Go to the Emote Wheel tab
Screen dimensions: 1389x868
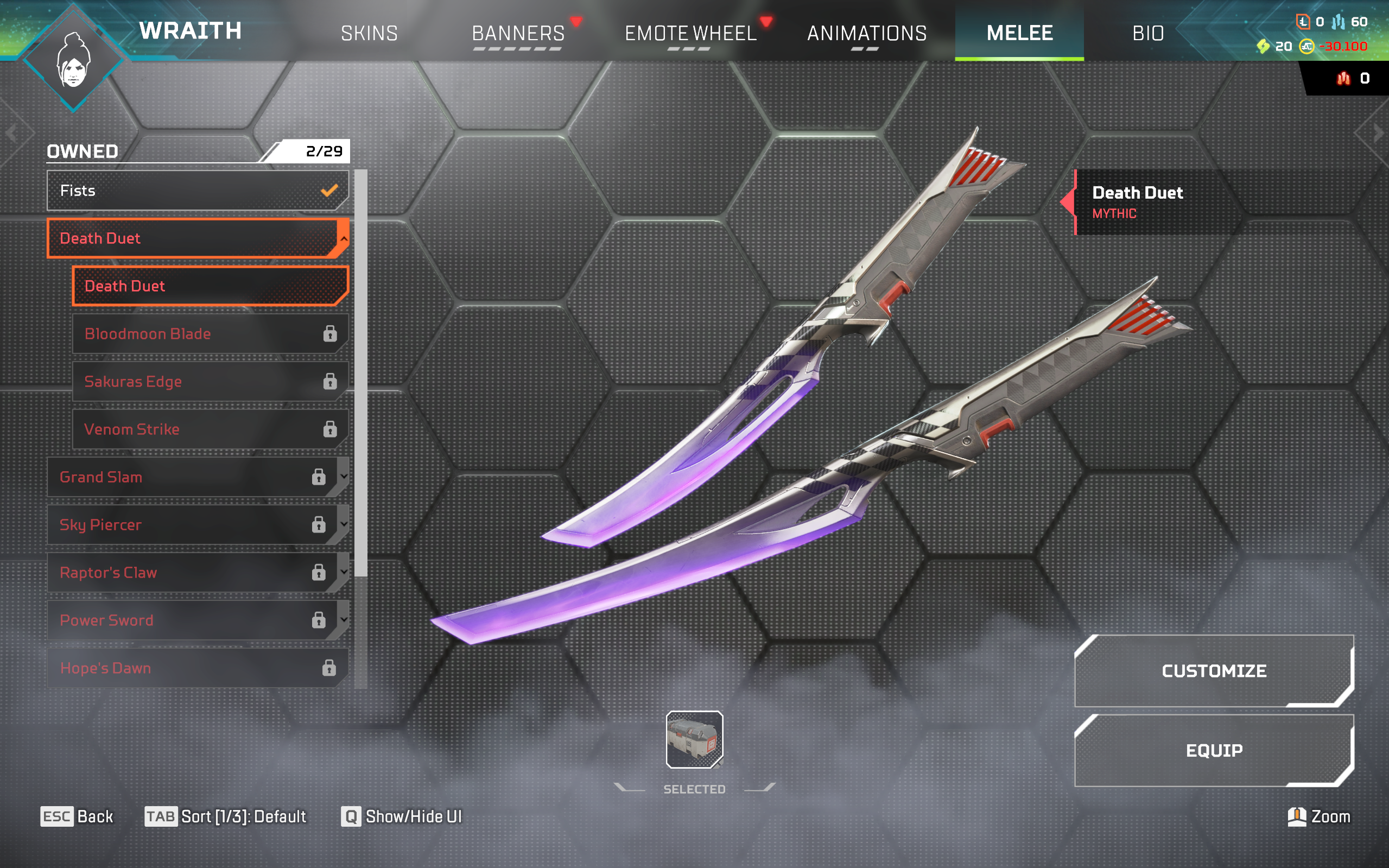[690, 33]
